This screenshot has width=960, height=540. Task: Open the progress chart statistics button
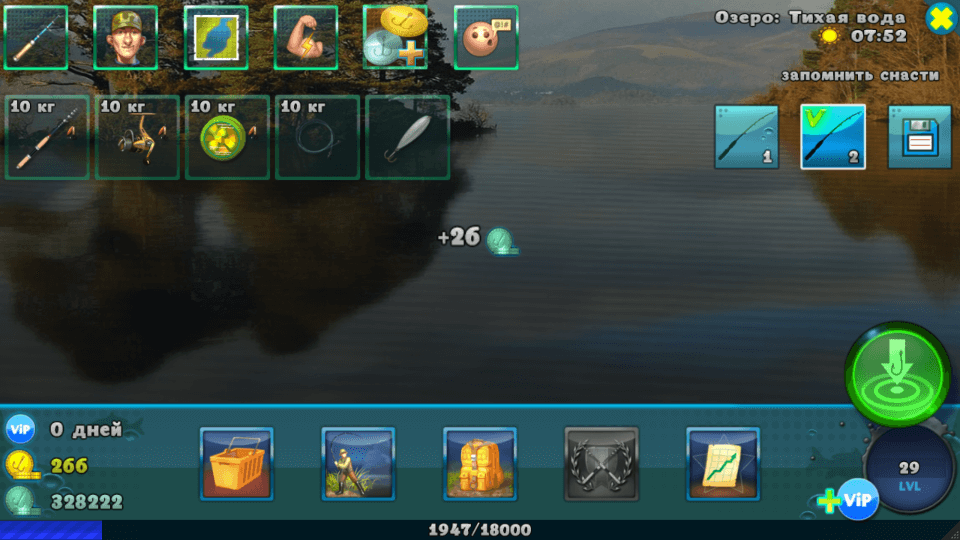pyautogui.click(x=723, y=463)
